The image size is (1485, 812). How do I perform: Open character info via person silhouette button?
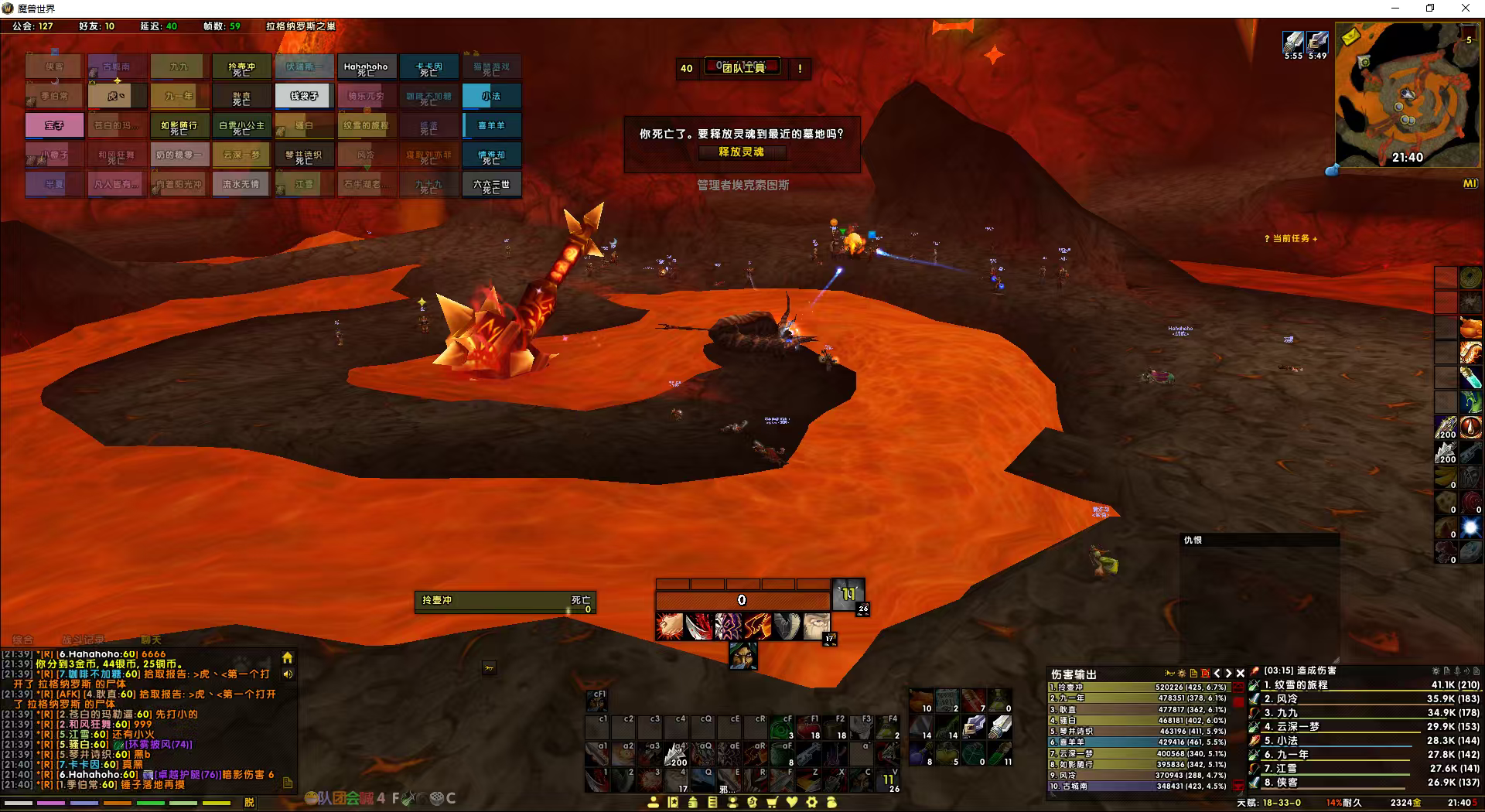pos(654,802)
